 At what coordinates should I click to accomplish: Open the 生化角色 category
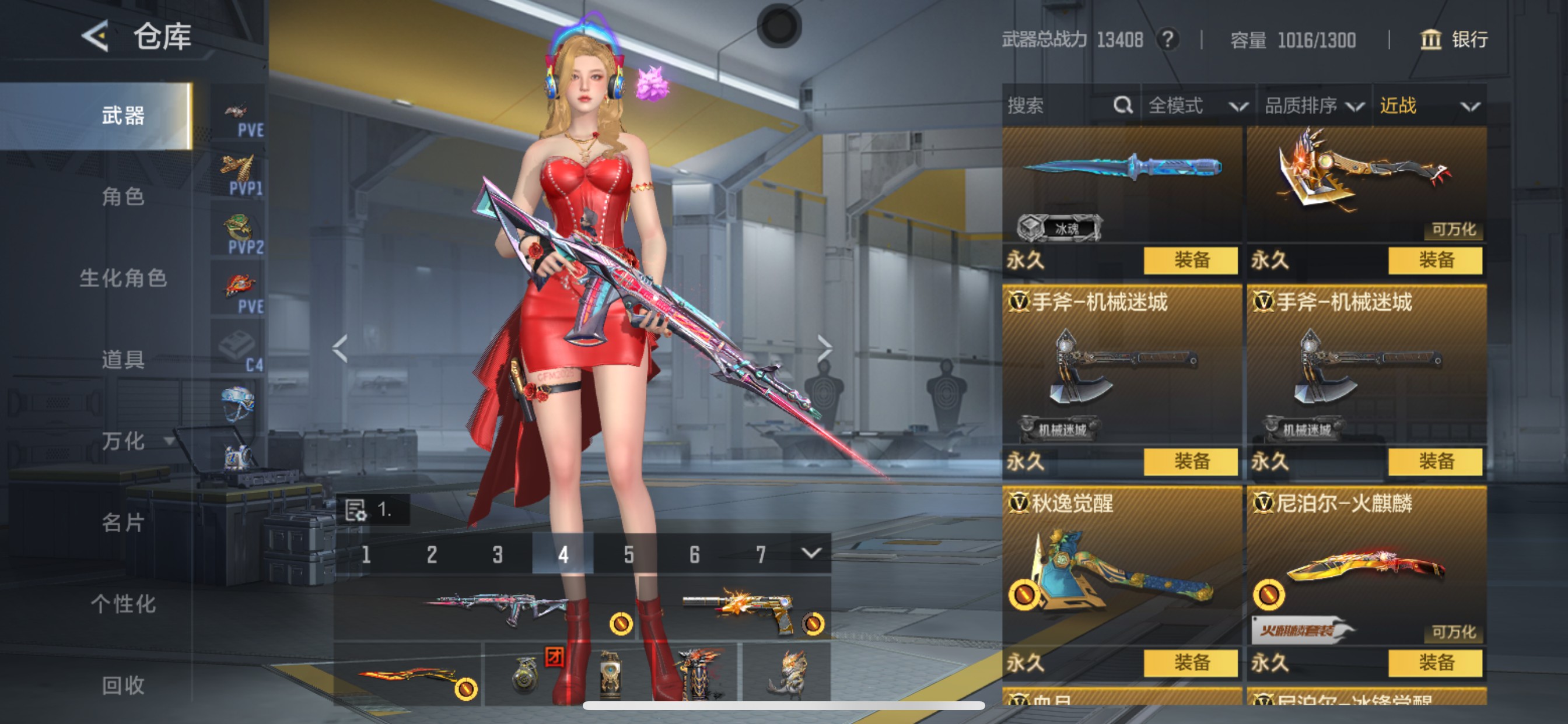[x=123, y=278]
